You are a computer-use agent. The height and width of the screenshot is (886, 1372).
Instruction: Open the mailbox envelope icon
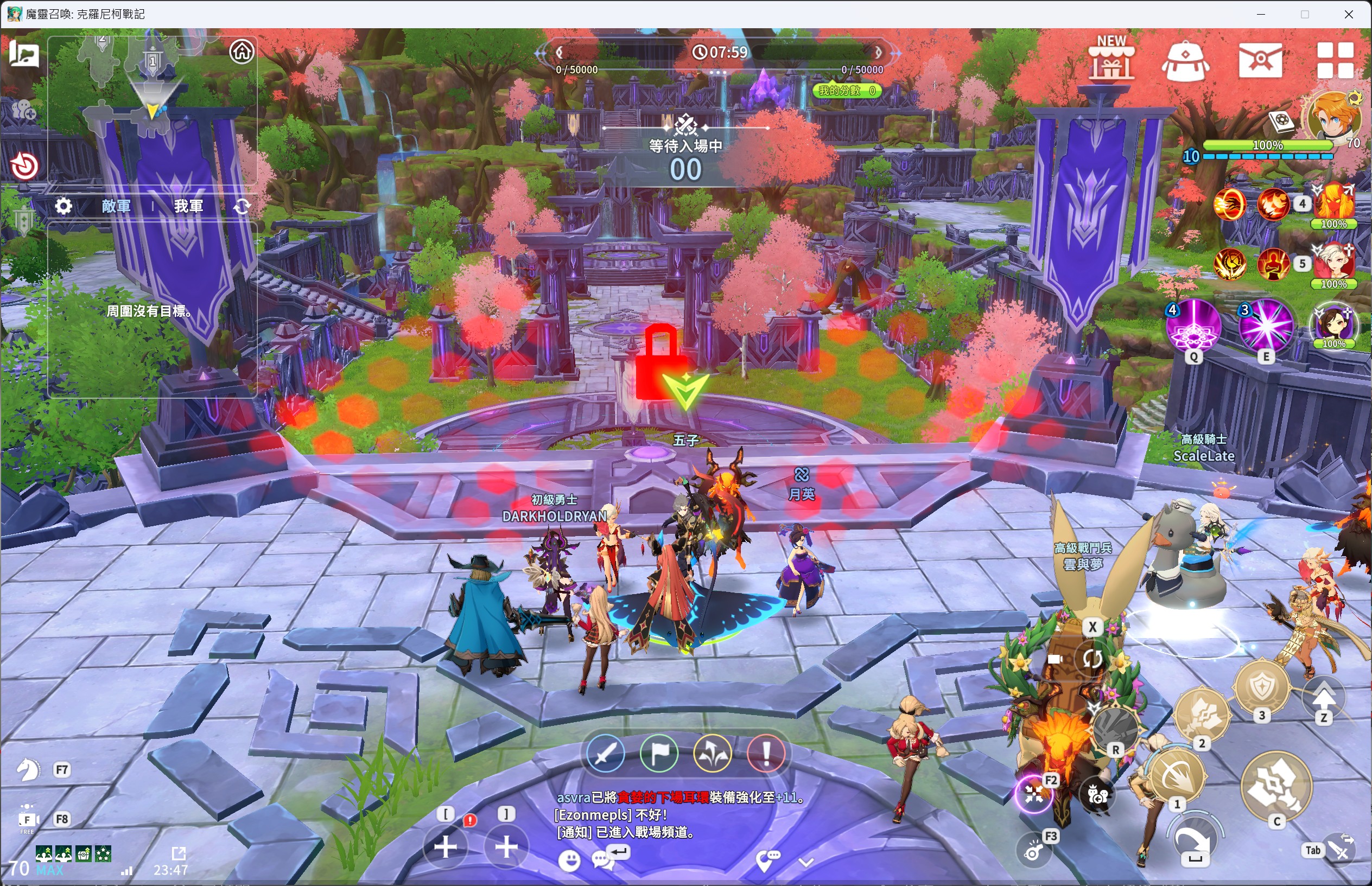click(1260, 60)
